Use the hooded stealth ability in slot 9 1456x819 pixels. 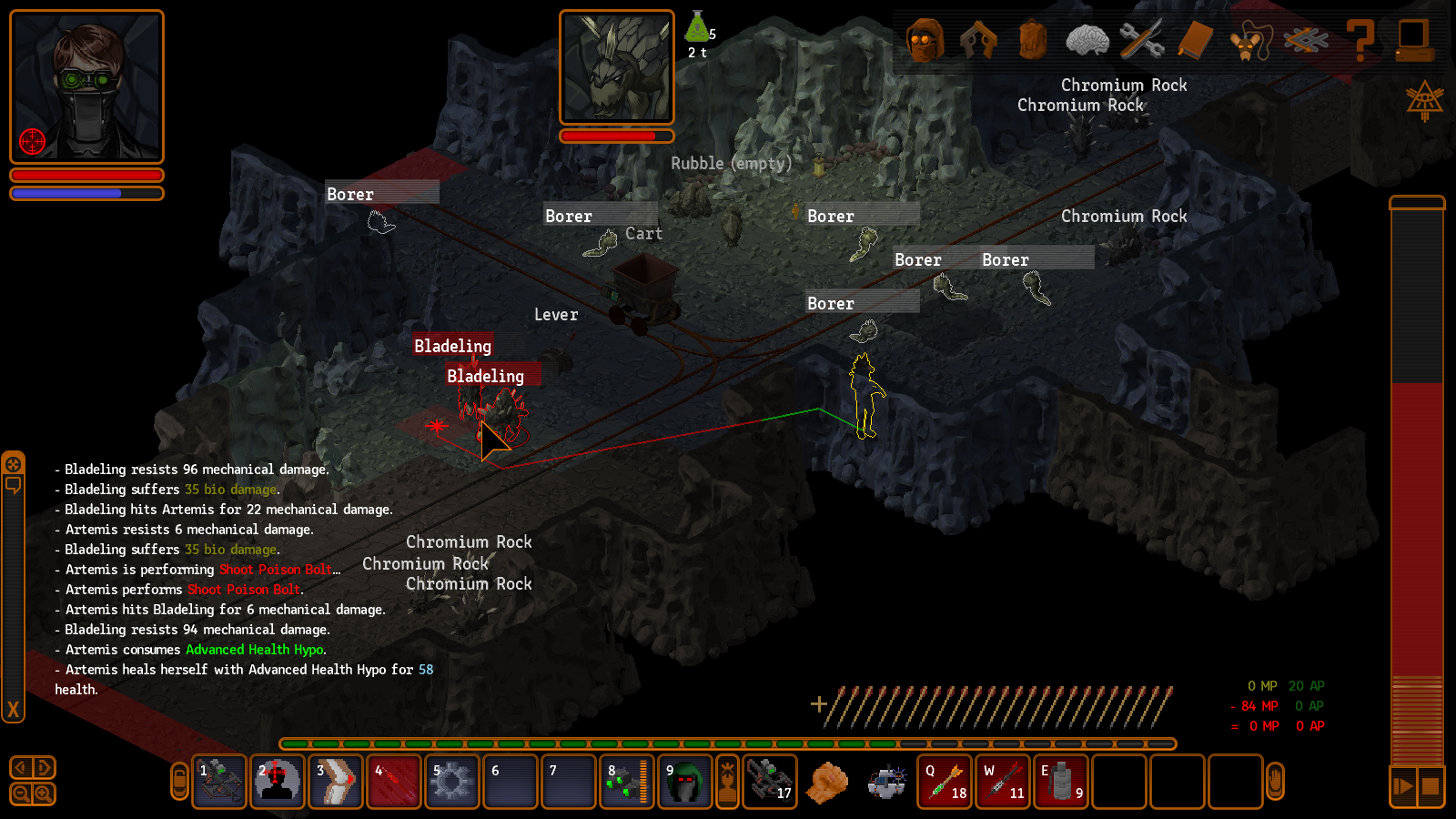pyautogui.click(x=684, y=782)
